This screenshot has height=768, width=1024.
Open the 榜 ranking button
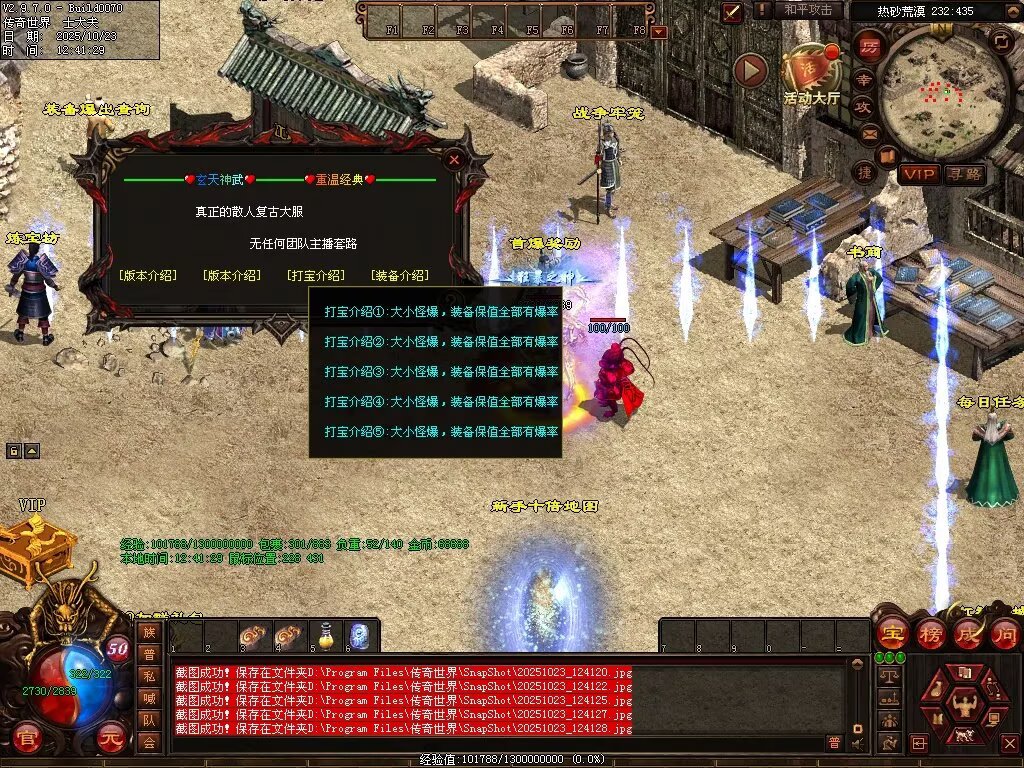(x=928, y=633)
